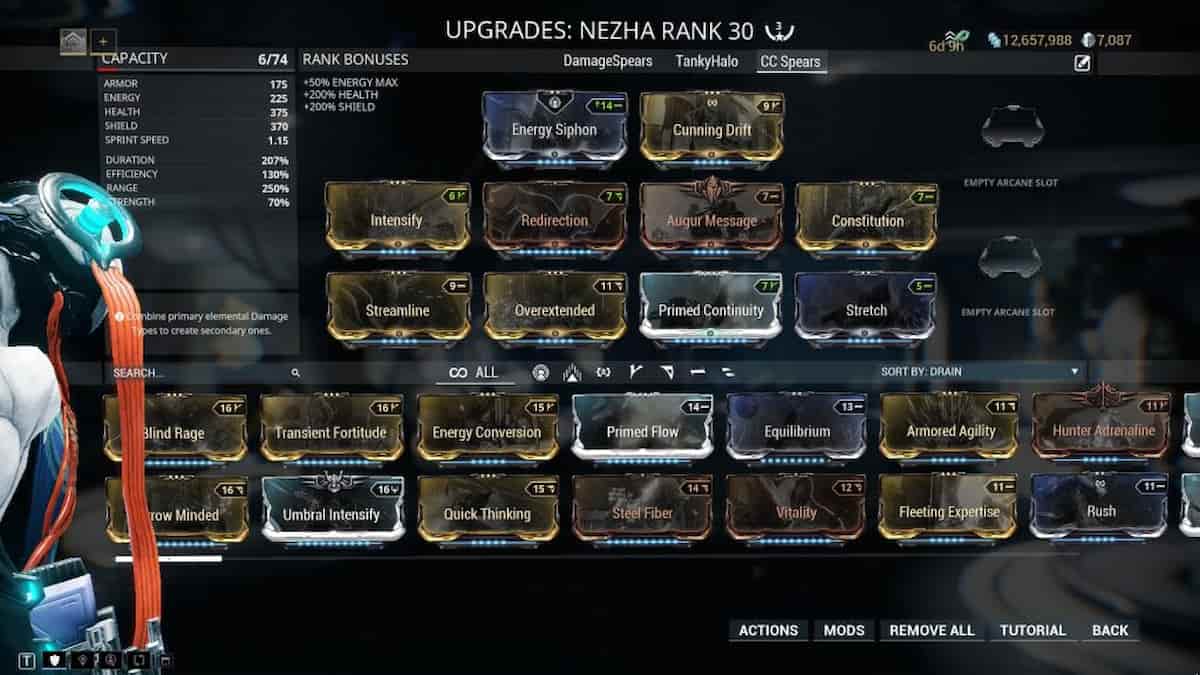Select the equipped Cunning Drift mod
Screen dimensions: 1200x675
pos(711,128)
